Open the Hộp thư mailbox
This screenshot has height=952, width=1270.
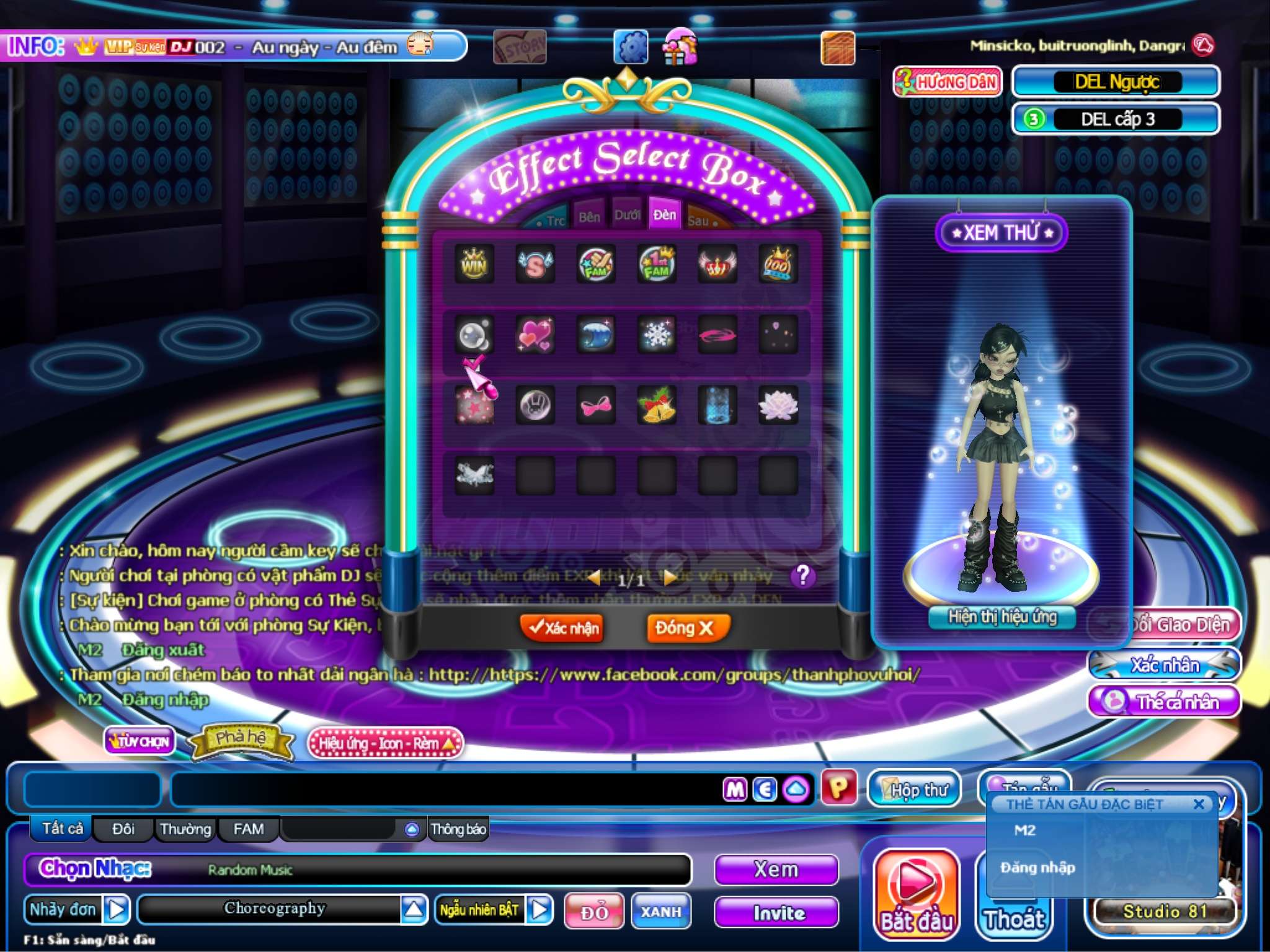[x=914, y=790]
